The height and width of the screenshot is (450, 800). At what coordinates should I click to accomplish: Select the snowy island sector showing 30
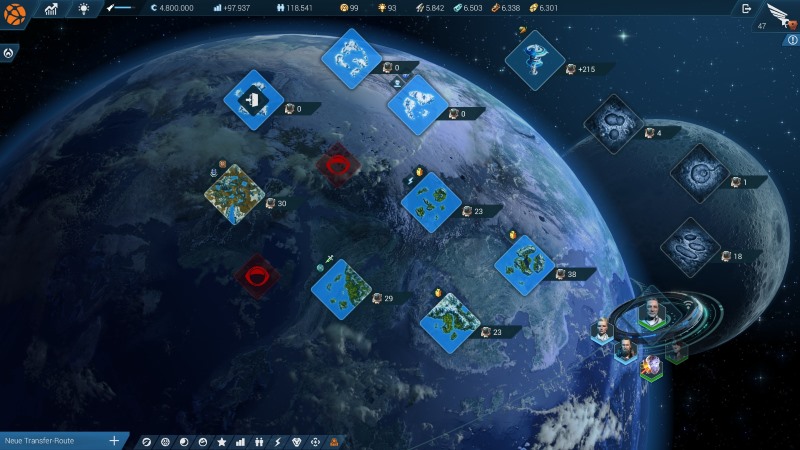tap(234, 194)
